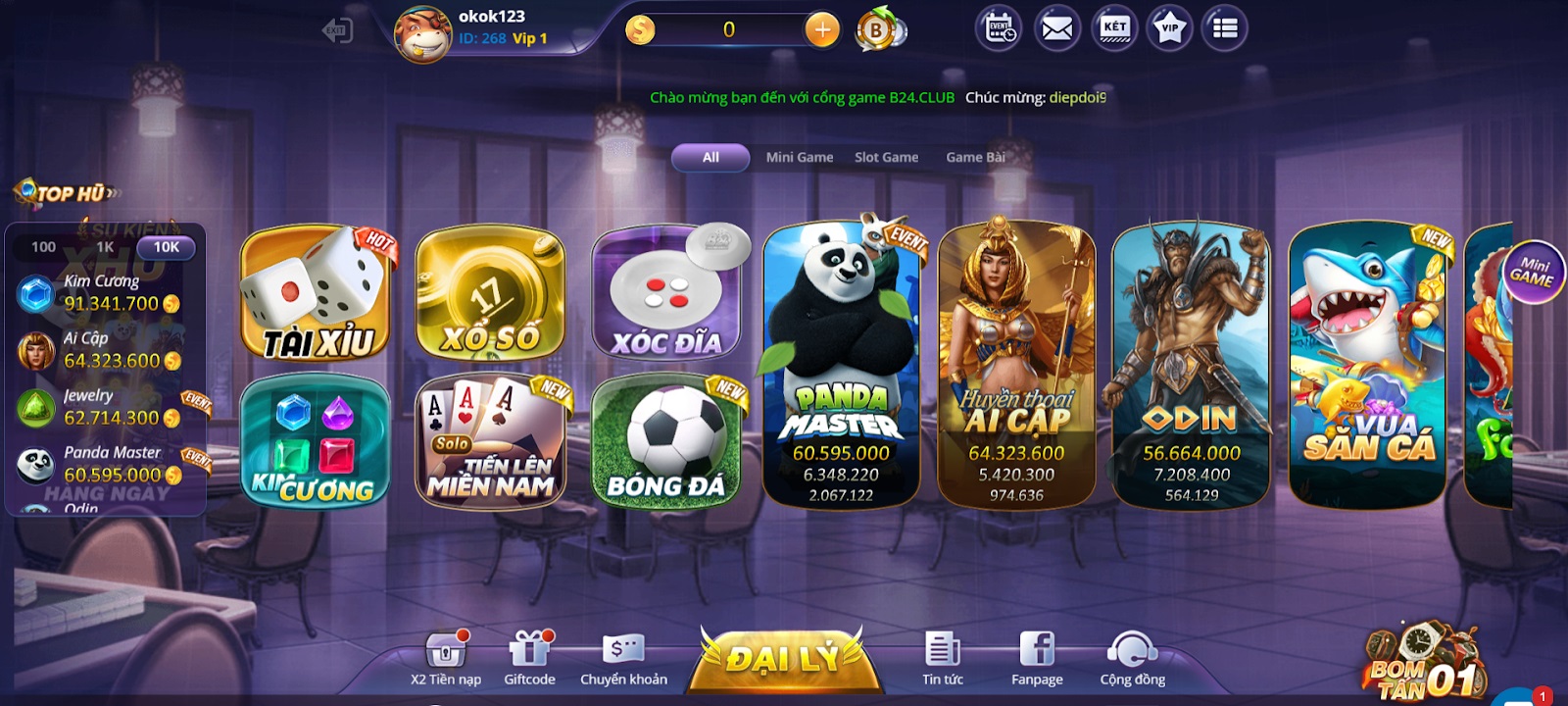Collapse the panel with the EXIT arrow
Screen dimensions: 1568x706
pos(336,28)
